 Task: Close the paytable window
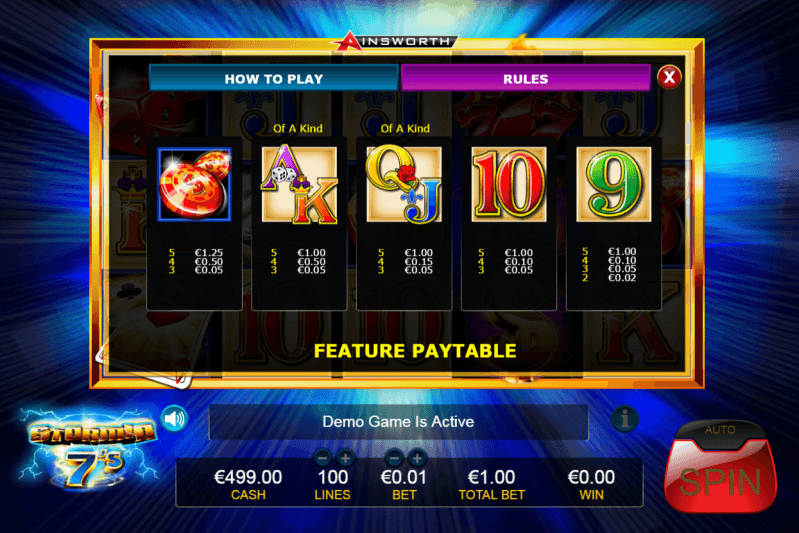tap(669, 77)
